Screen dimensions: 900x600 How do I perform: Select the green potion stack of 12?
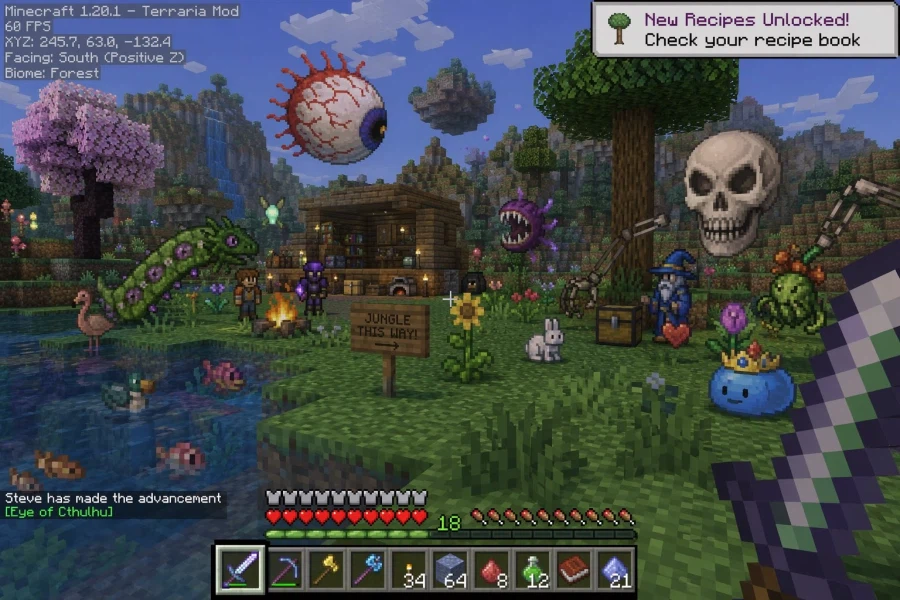(x=533, y=569)
